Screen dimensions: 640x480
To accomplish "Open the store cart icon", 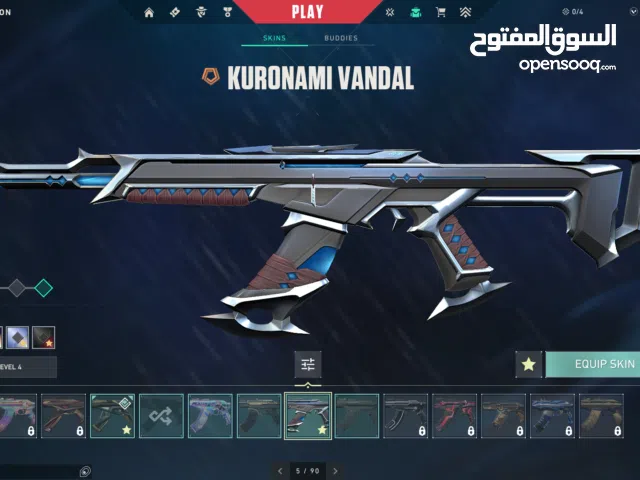I will click(441, 13).
